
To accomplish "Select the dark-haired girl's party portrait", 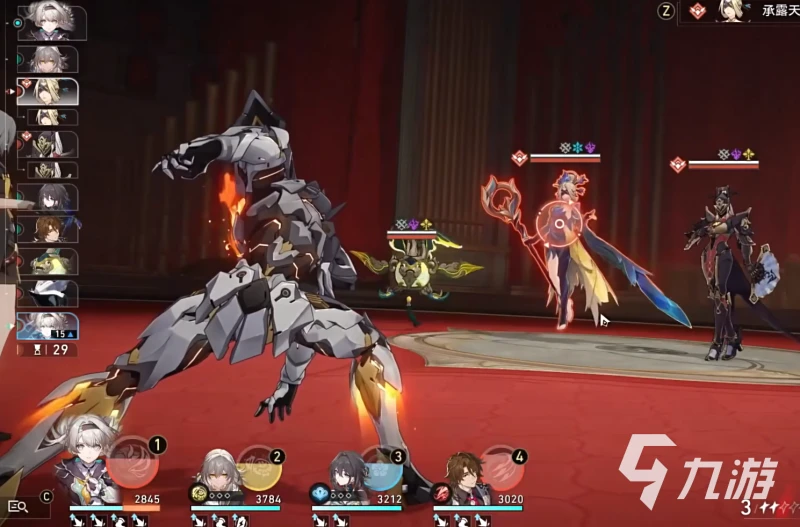I will [345, 477].
